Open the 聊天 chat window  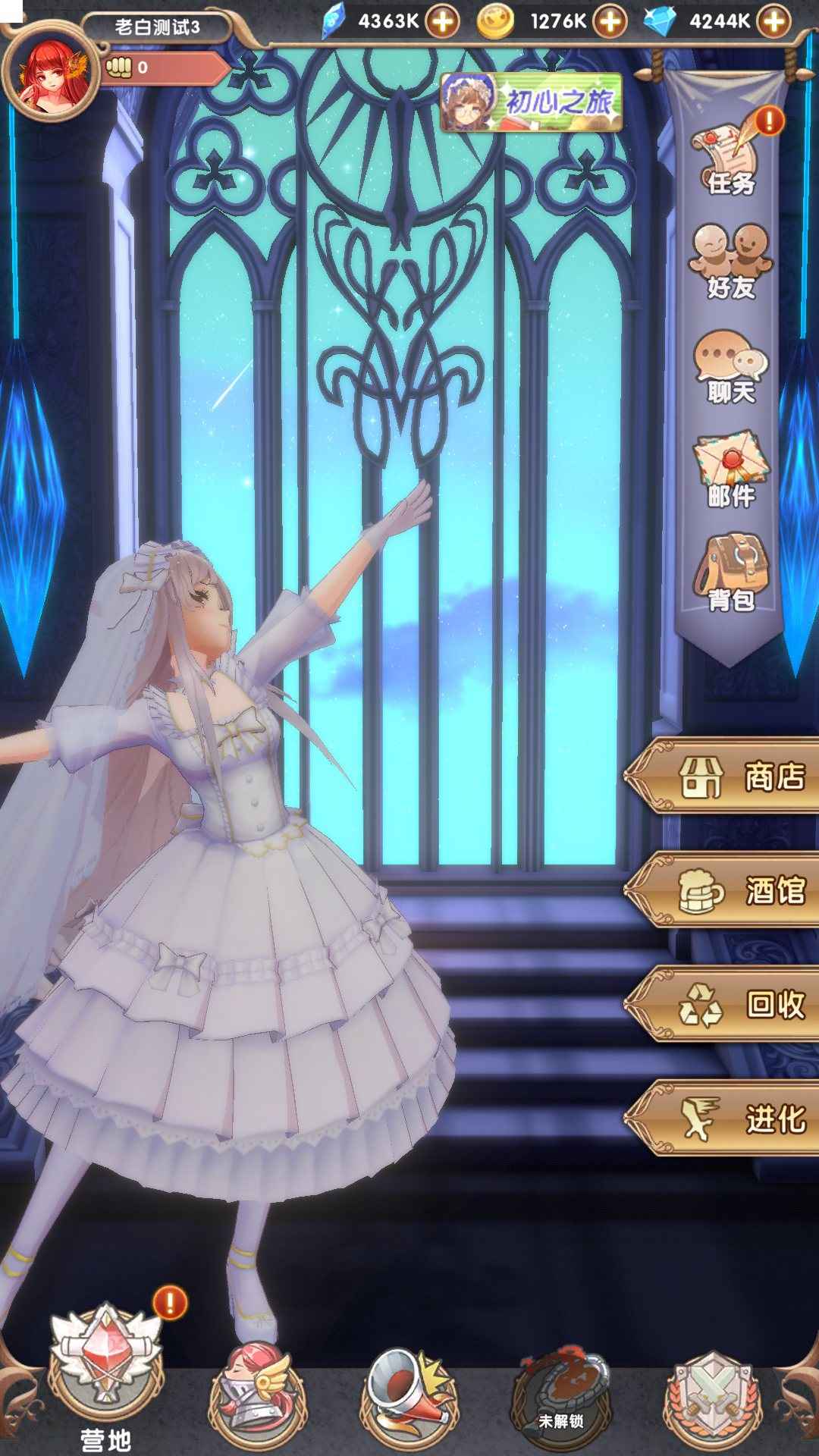tap(731, 367)
